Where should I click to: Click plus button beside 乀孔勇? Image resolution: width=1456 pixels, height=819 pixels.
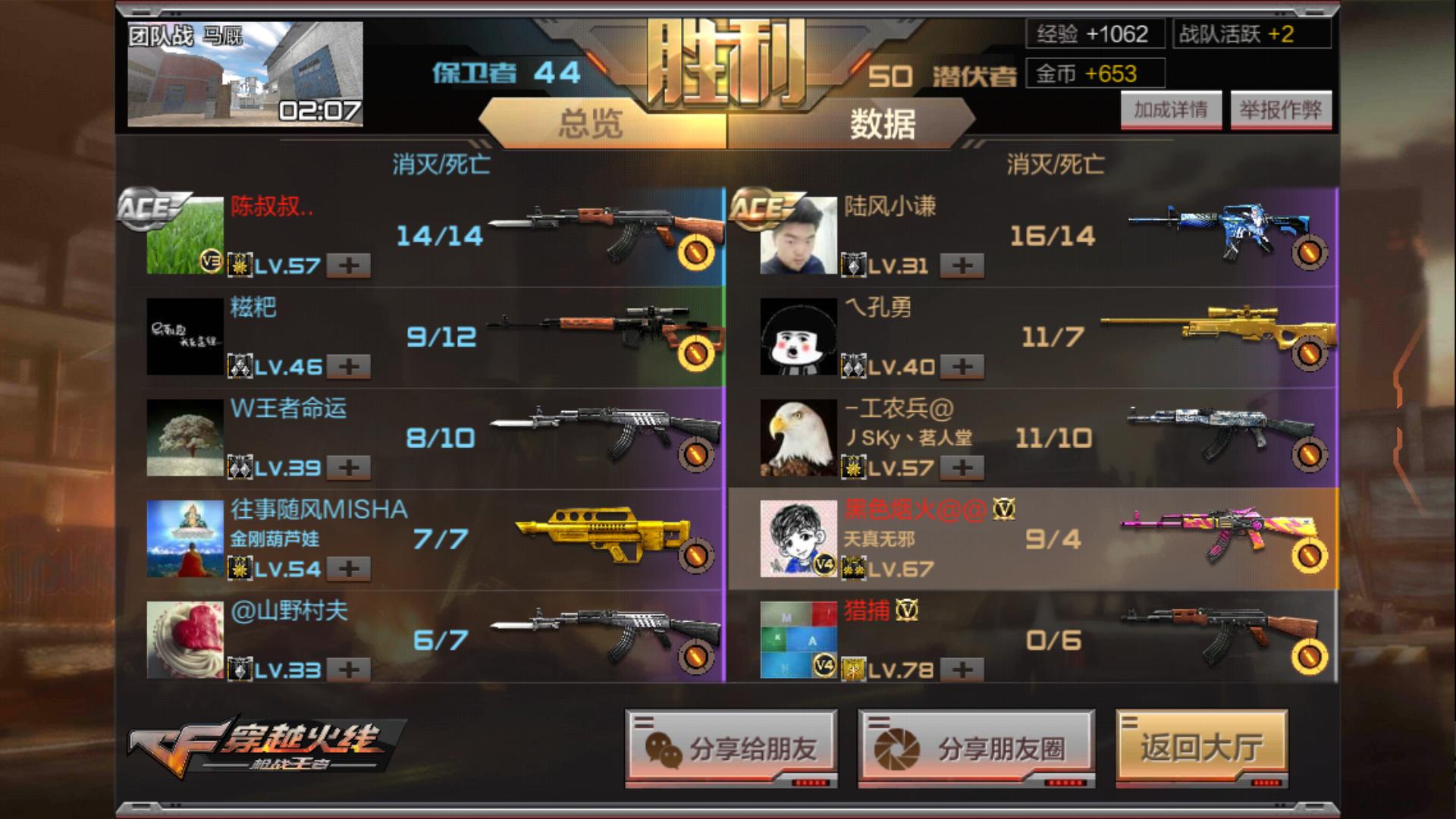pos(962,367)
